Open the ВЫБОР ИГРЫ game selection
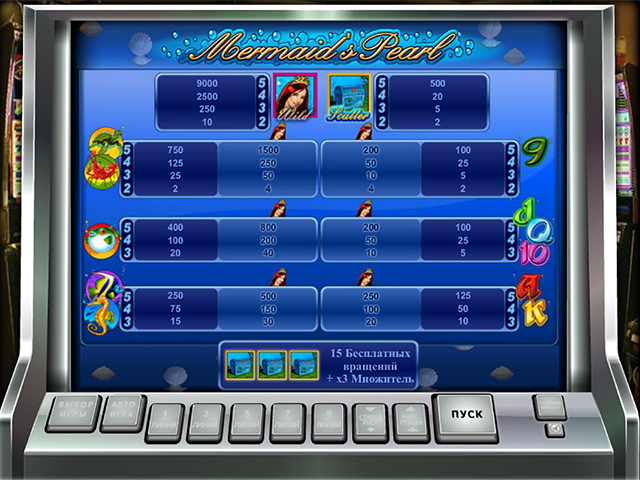The width and height of the screenshot is (640, 480). tap(72, 412)
